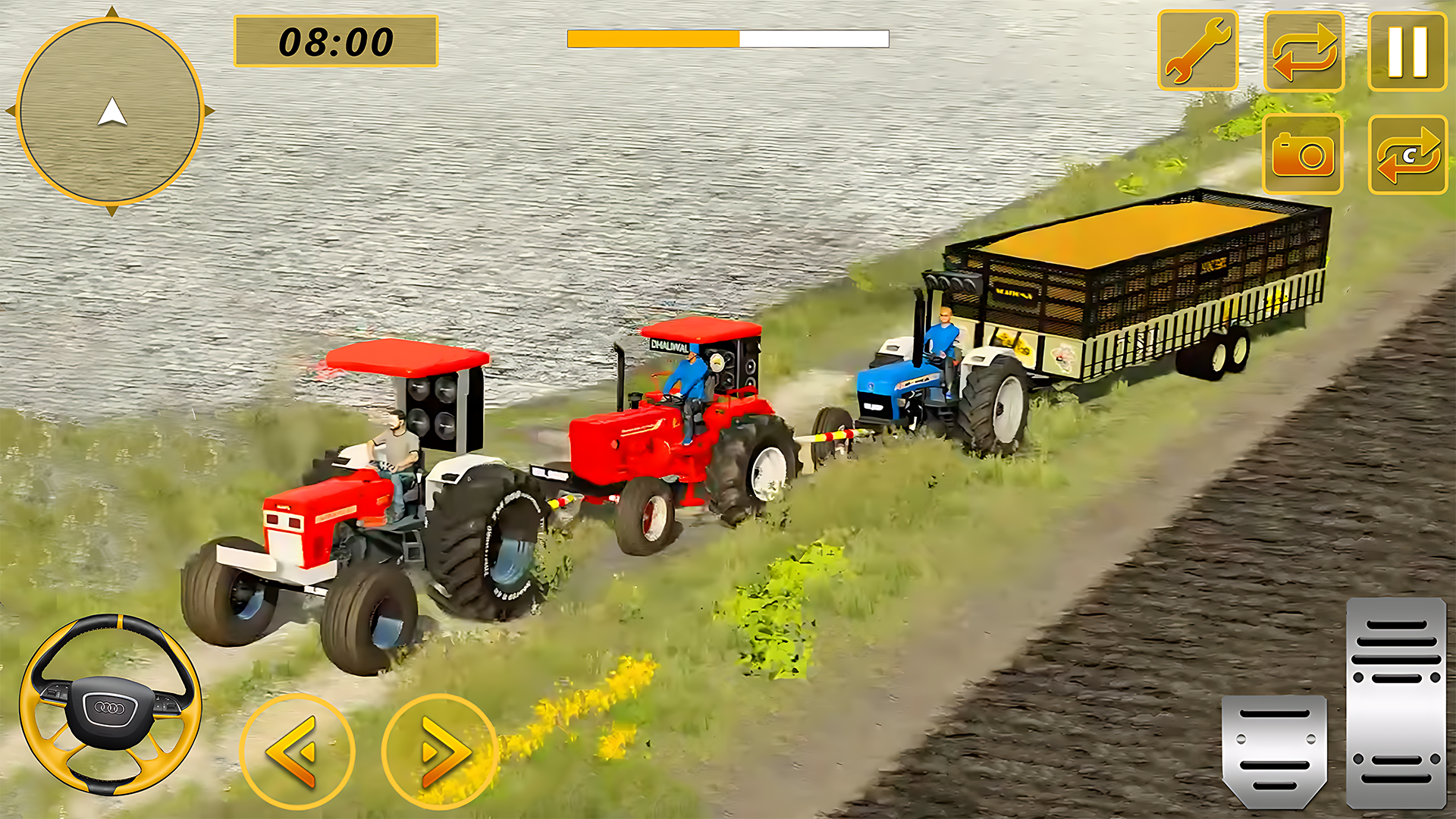Open the repair wrench settings icon
Screen dimensions: 1456x819
click(1198, 49)
